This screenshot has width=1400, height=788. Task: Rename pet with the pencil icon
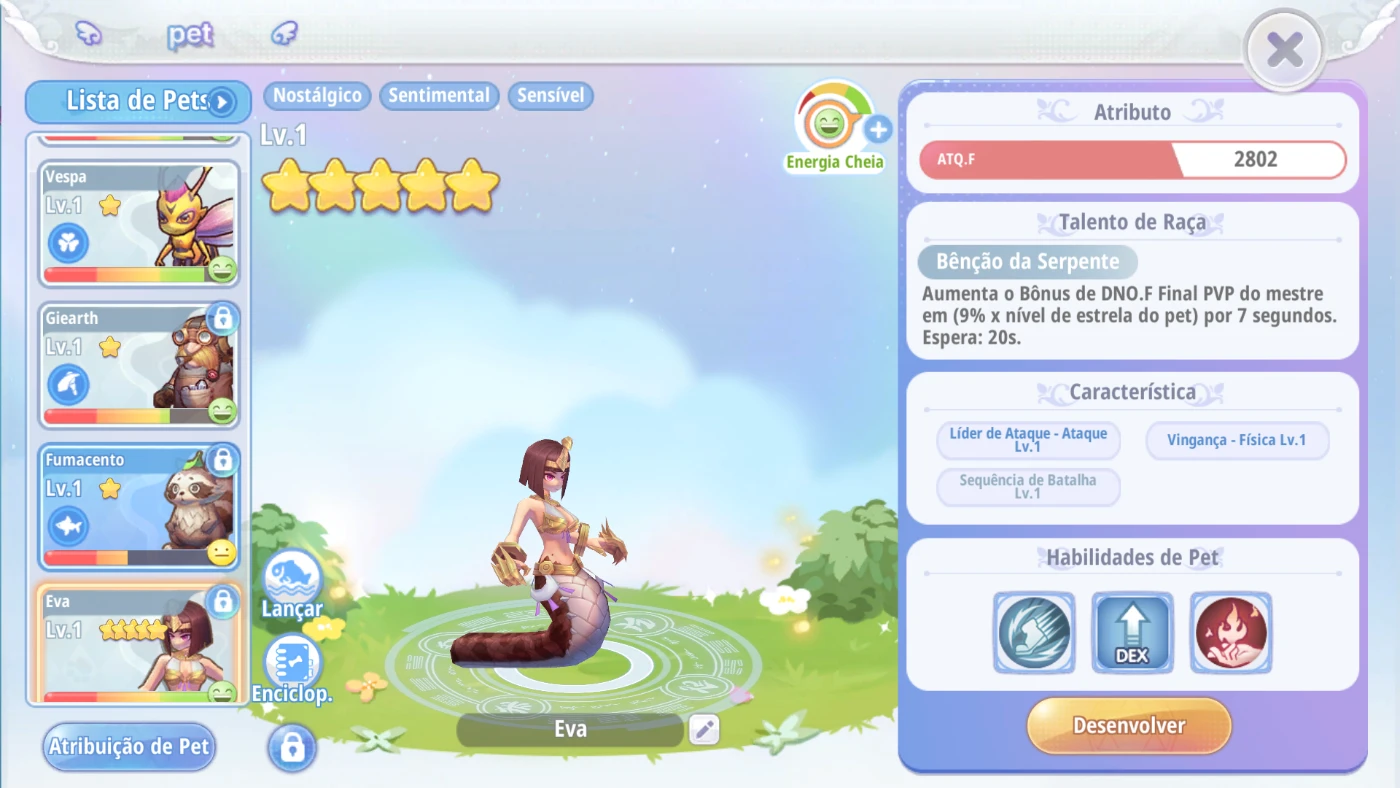point(704,730)
